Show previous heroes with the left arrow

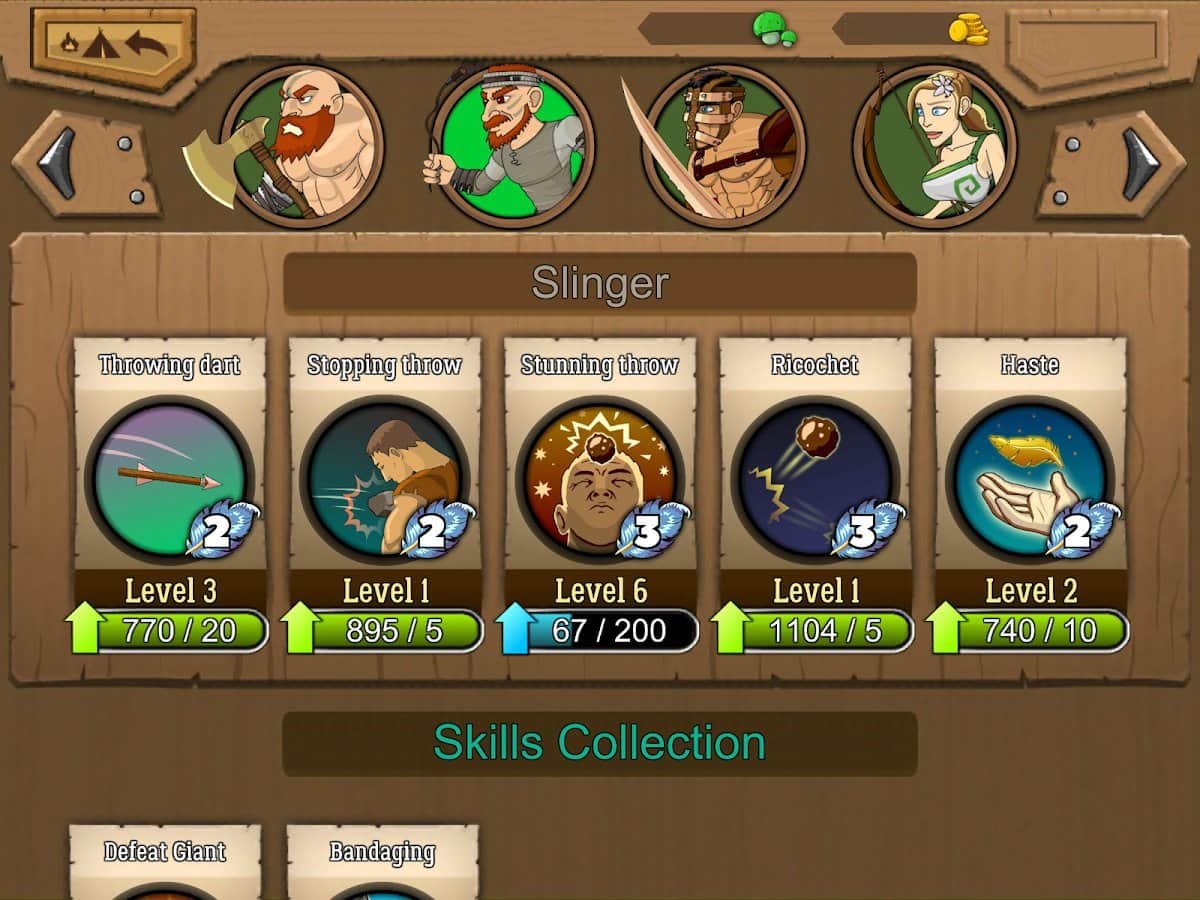(x=84, y=163)
